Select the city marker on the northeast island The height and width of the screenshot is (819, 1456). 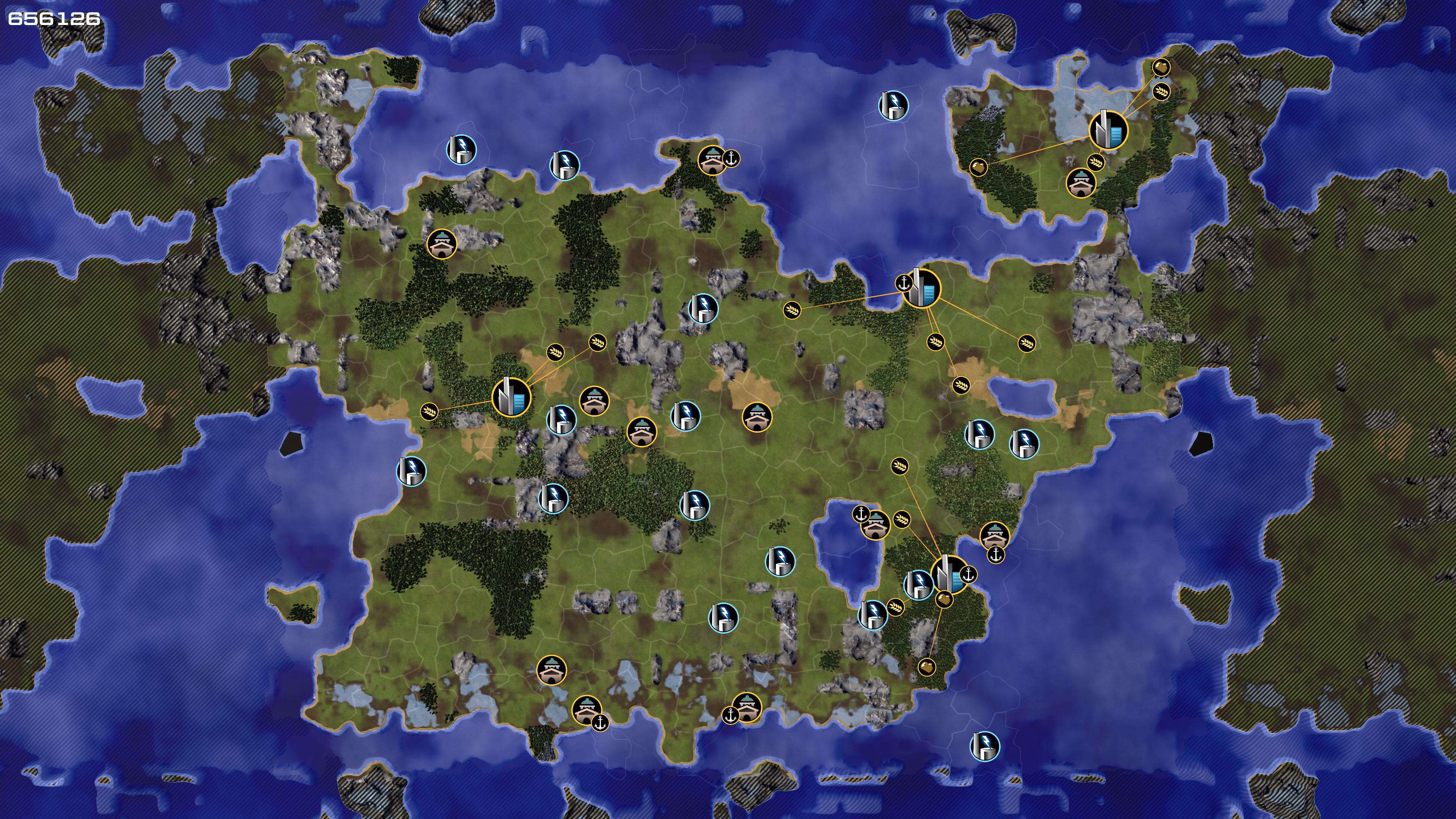coord(1108,129)
